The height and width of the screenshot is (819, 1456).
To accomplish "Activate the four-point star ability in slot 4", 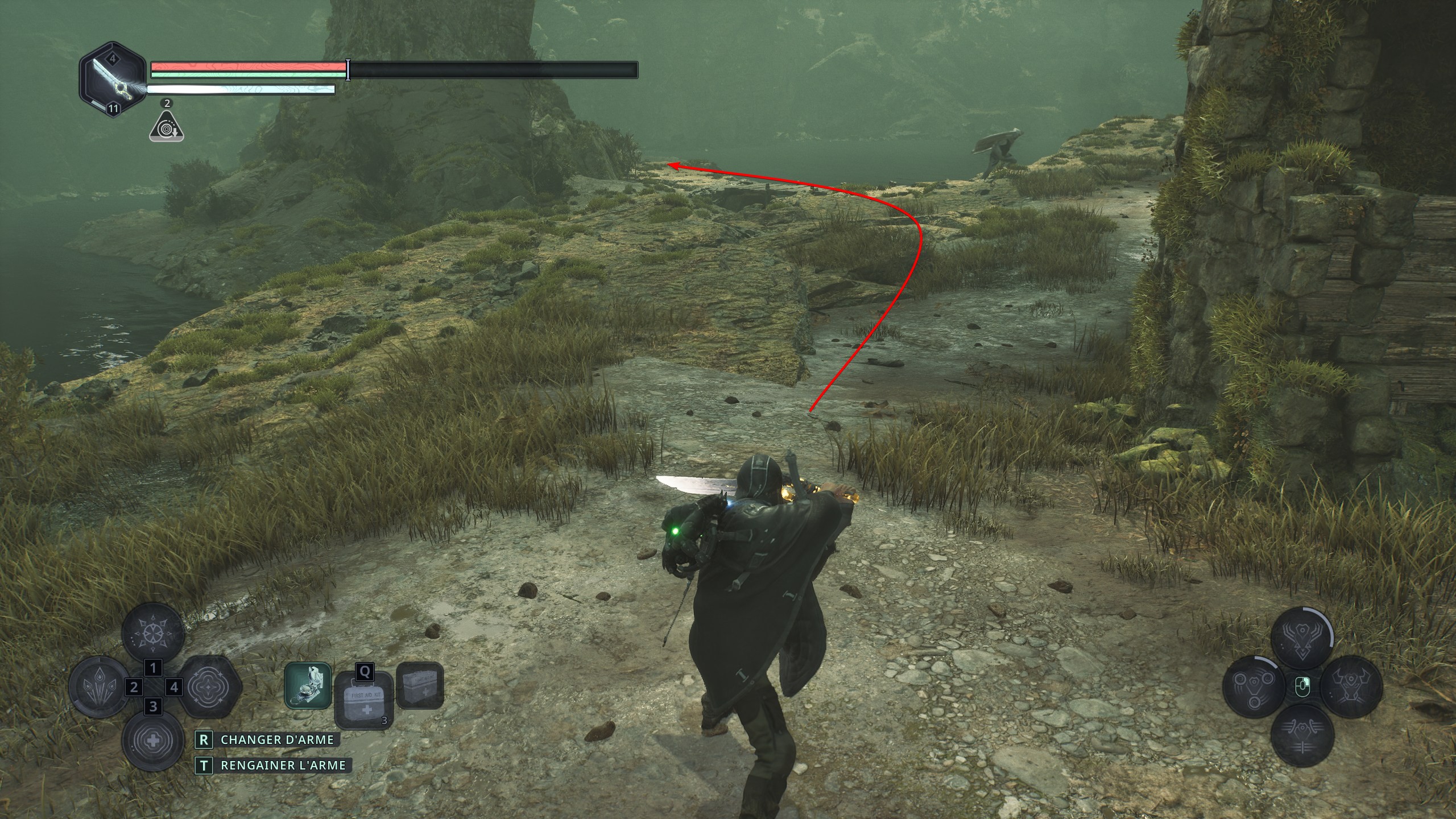I will coord(208,687).
